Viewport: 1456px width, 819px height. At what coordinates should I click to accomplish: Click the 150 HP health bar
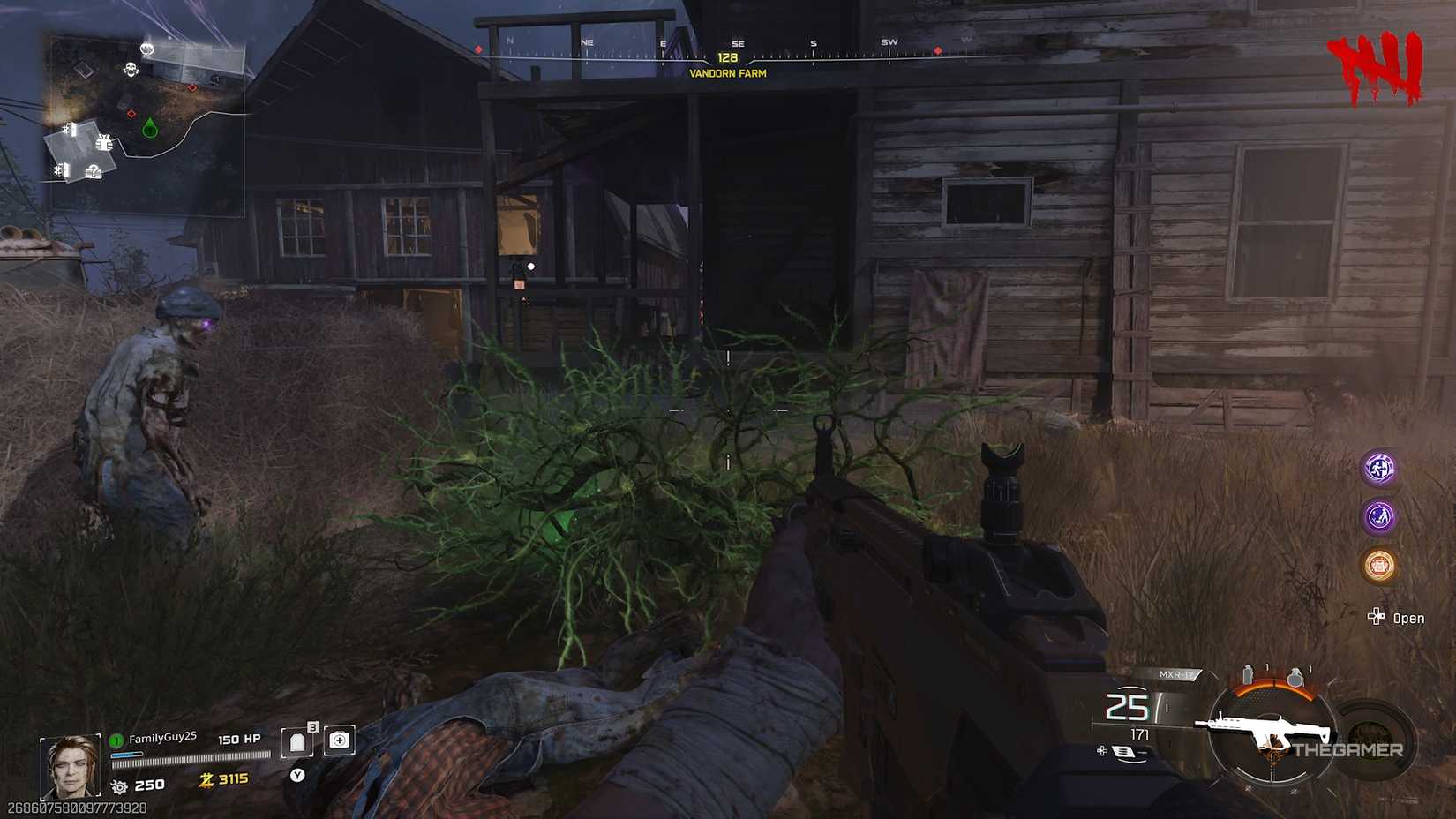191,758
